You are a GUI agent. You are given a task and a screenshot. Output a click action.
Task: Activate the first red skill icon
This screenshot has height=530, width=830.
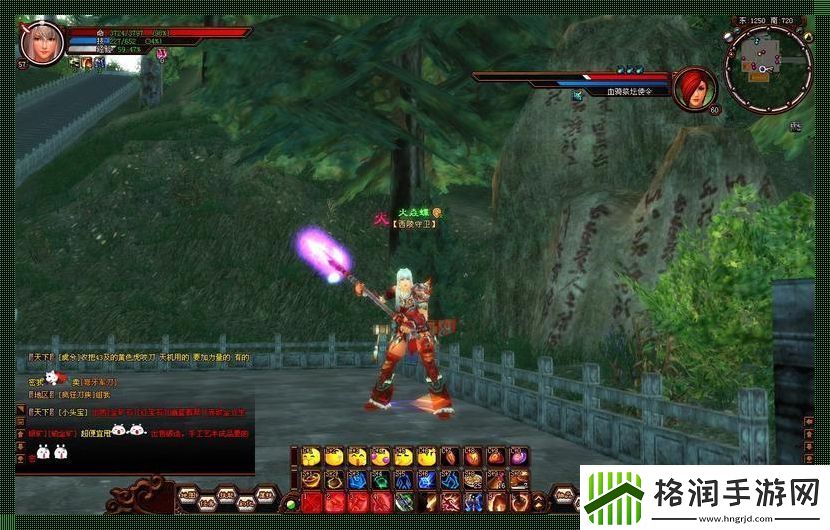[311, 501]
